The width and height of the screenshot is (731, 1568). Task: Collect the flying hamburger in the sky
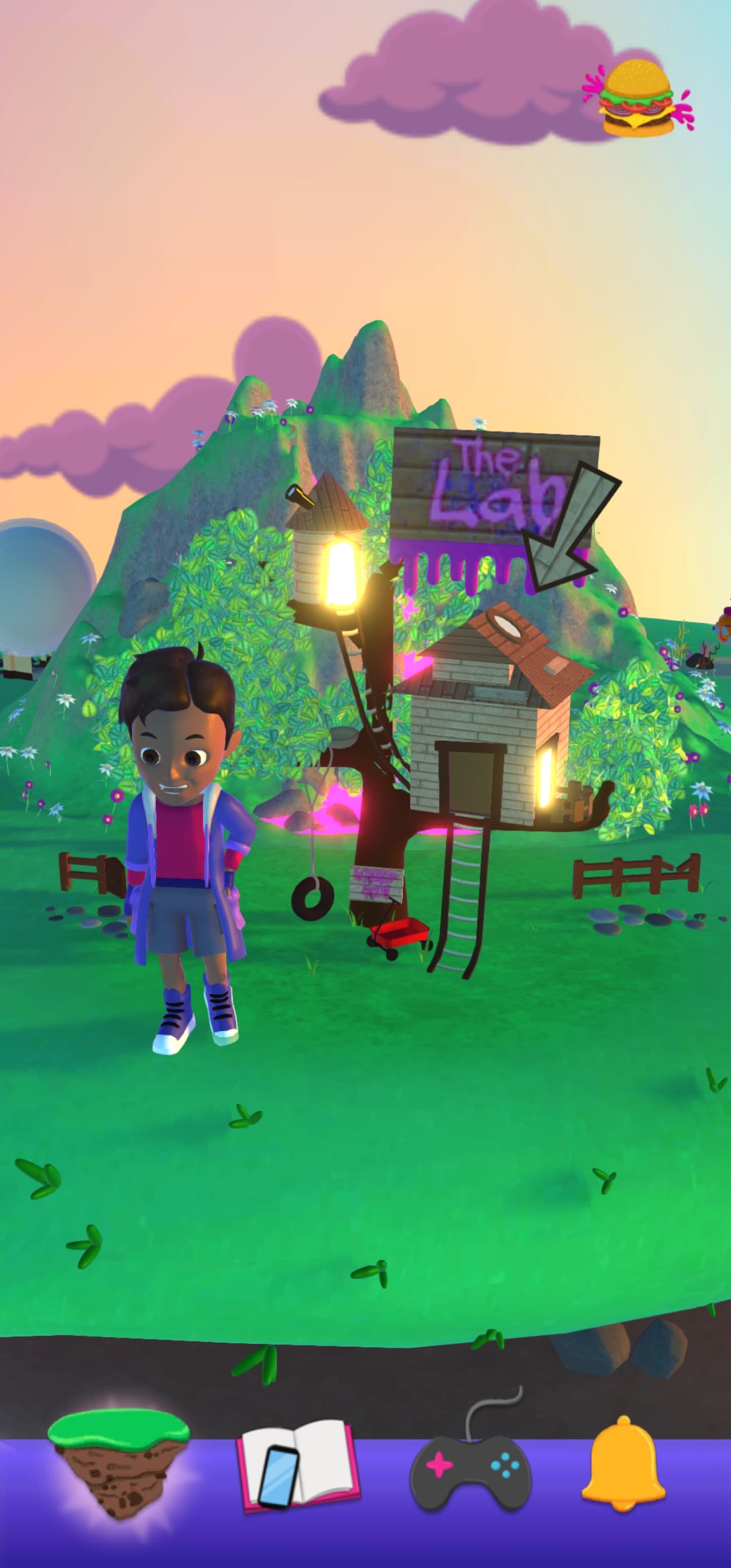638,97
